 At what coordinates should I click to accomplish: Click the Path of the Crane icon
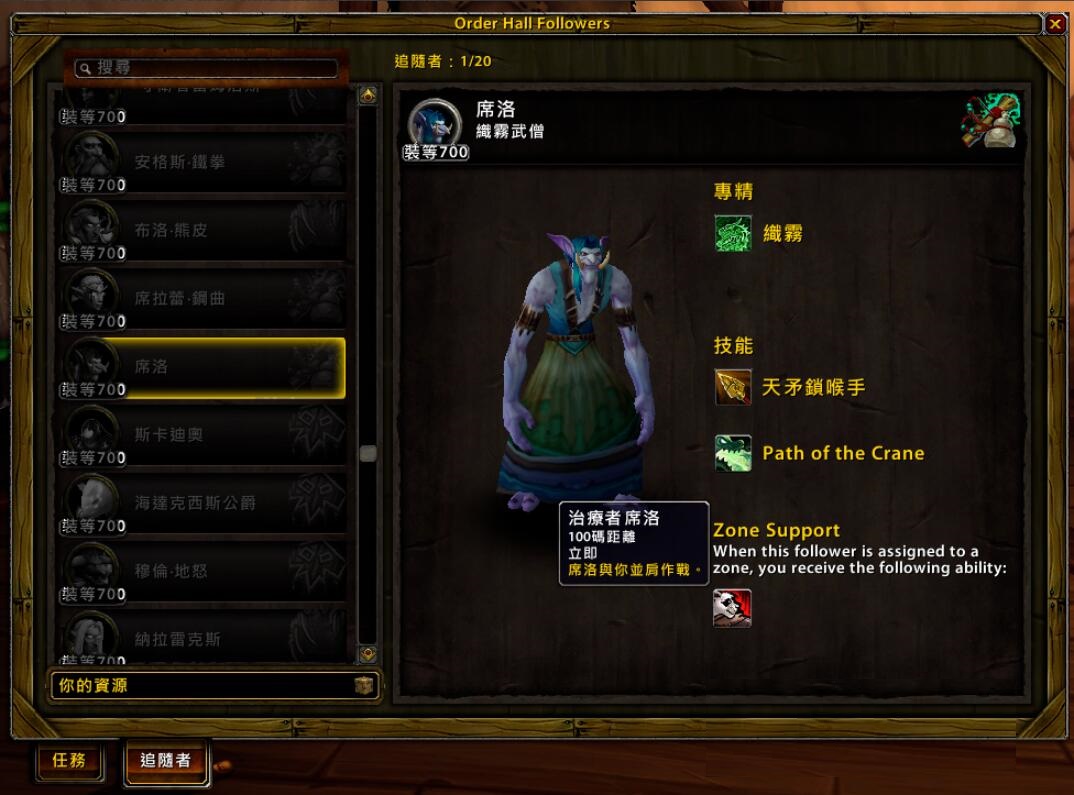[x=733, y=453]
